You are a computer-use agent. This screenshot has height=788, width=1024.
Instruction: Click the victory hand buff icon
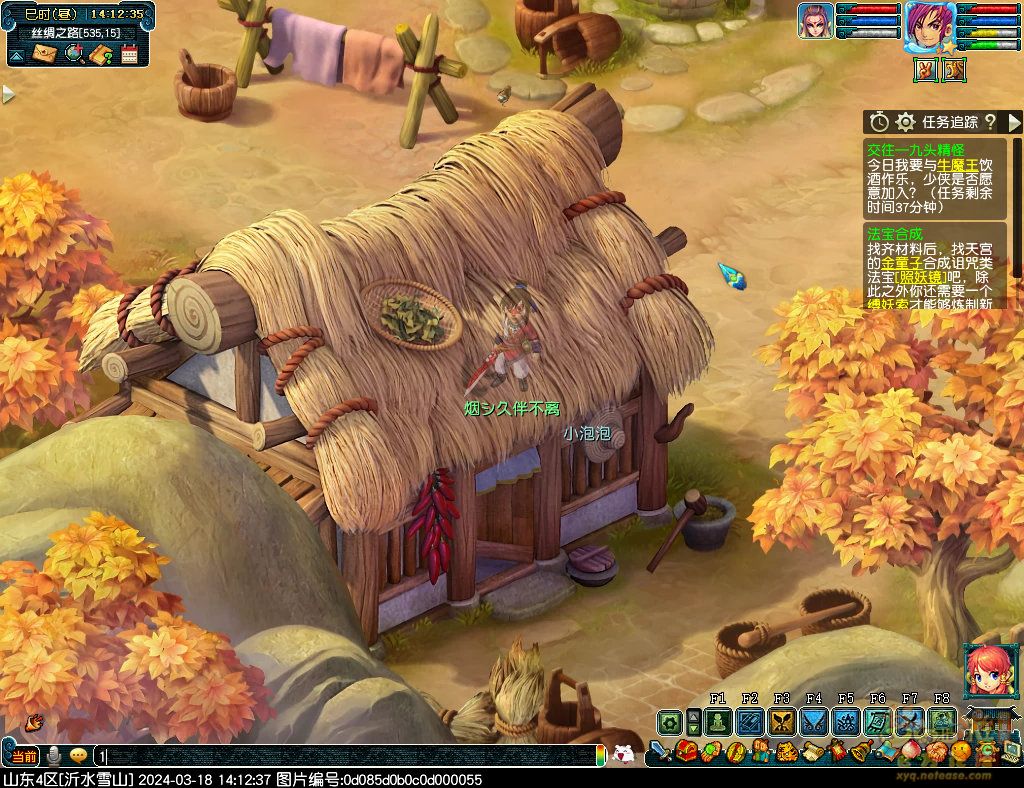click(927, 69)
